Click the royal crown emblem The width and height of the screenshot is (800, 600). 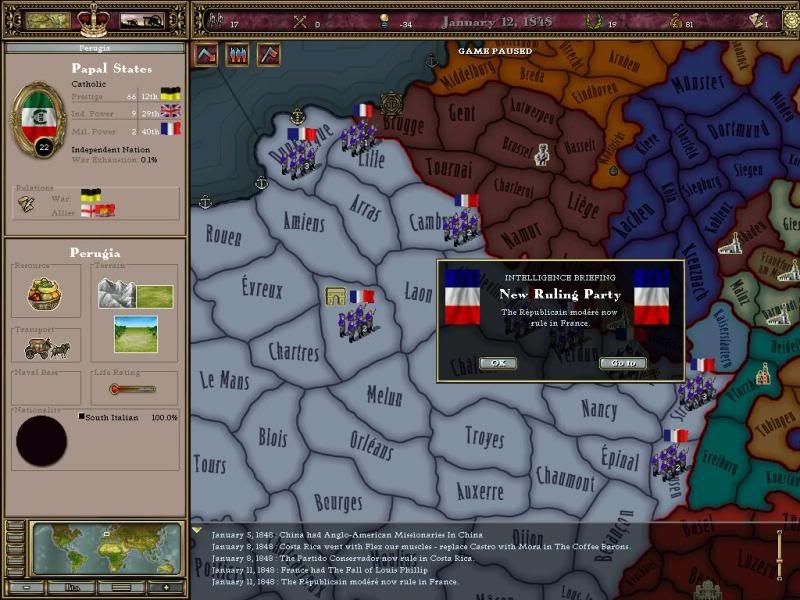pyautogui.click(x=95, y=17)
